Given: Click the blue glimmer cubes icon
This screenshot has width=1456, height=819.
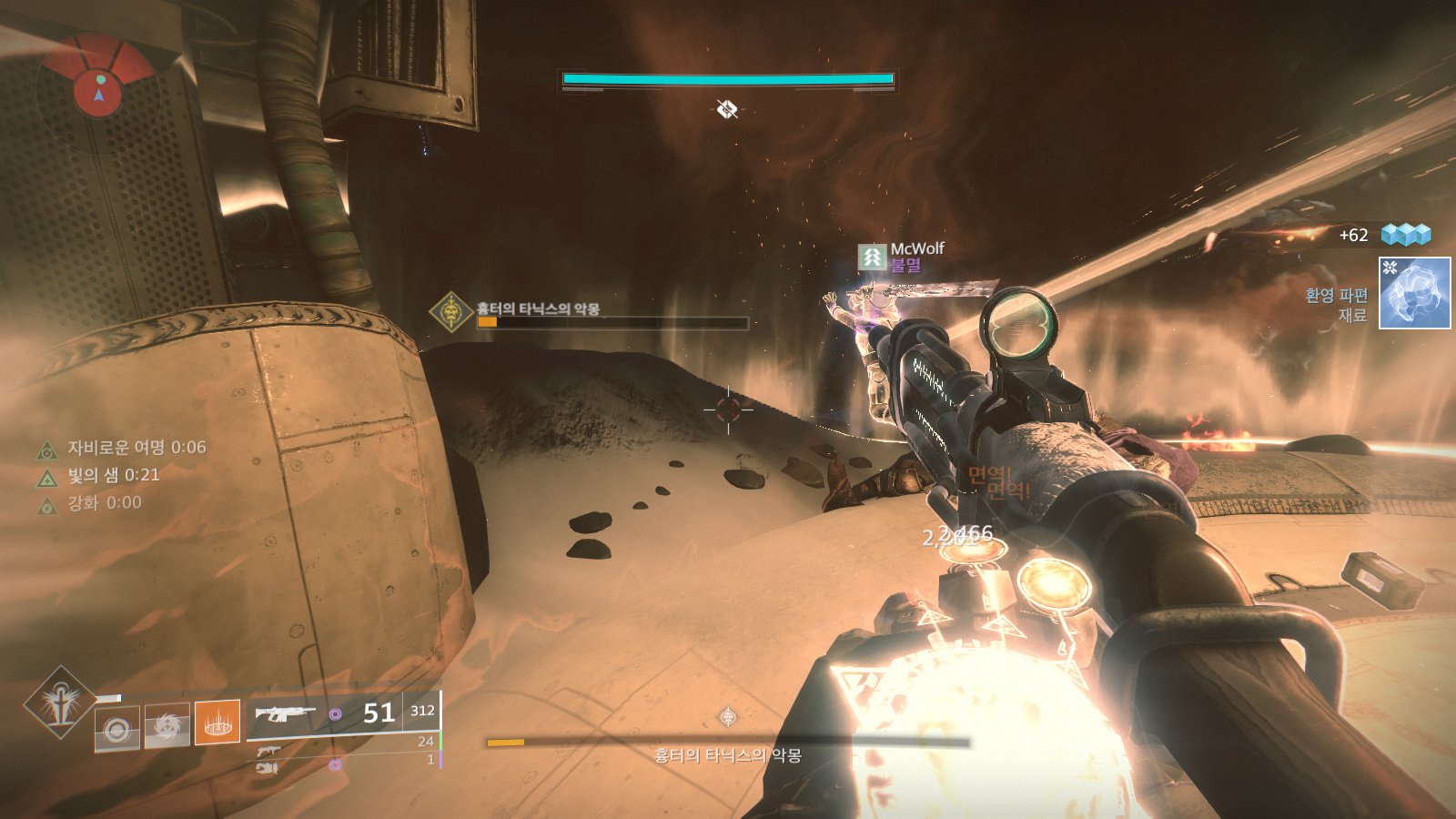Looking at the screenshot, I should 1406,235.
